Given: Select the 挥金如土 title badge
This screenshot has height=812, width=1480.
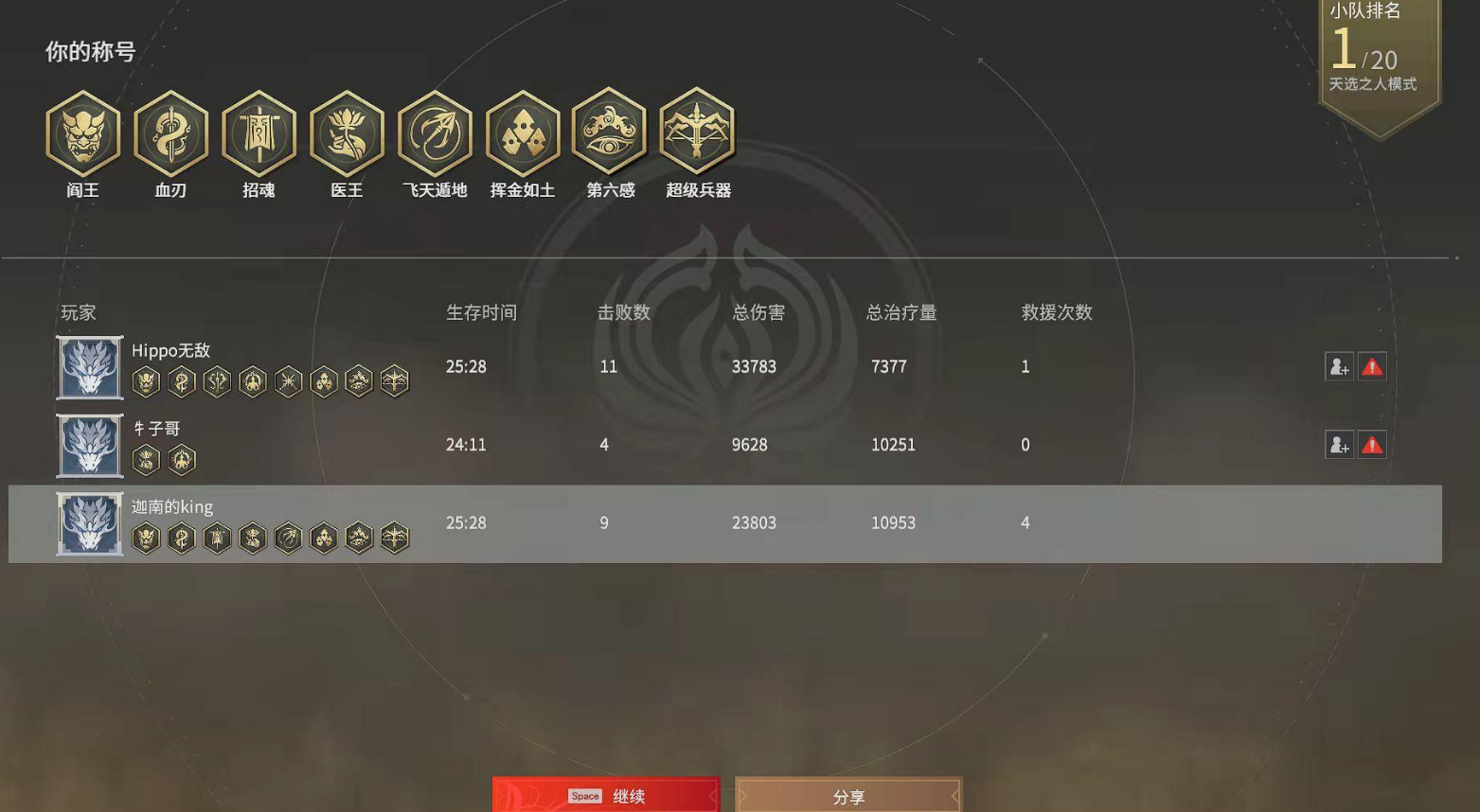Looking at the screenshot, I should [x=523, y=133].
